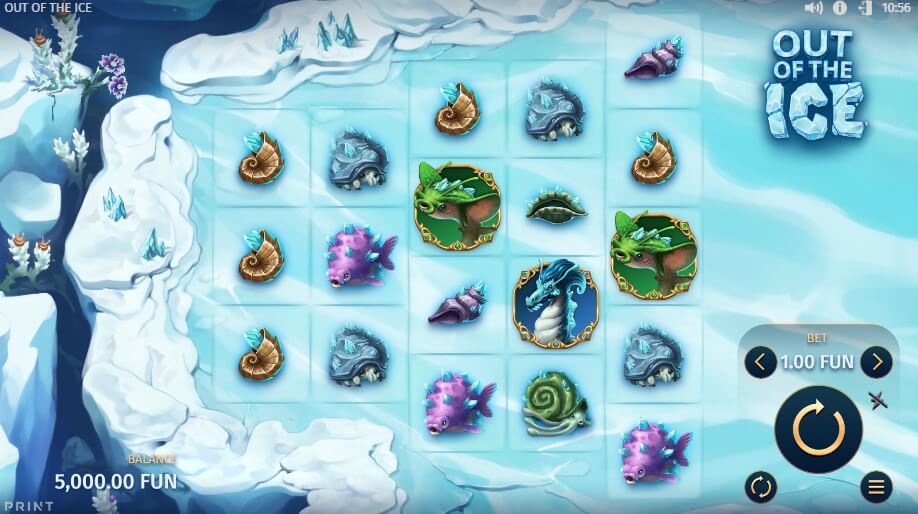Show game info via the 'i' icon
The height and width of the screenshot is (514, 918).
click(x=840, y=8)
